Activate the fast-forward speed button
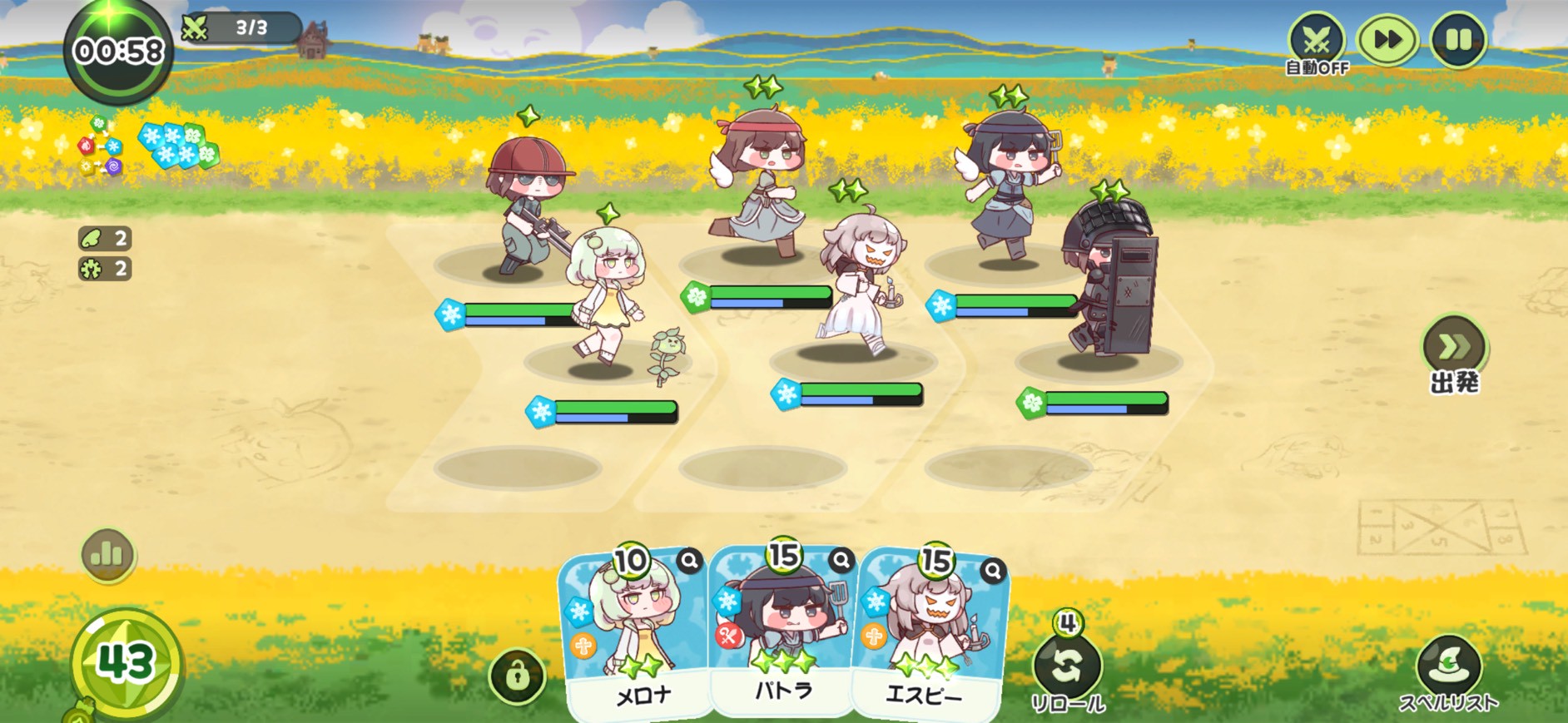Screen dimensions: 1568x723 pyautogui.click(x=1387, y=40)
